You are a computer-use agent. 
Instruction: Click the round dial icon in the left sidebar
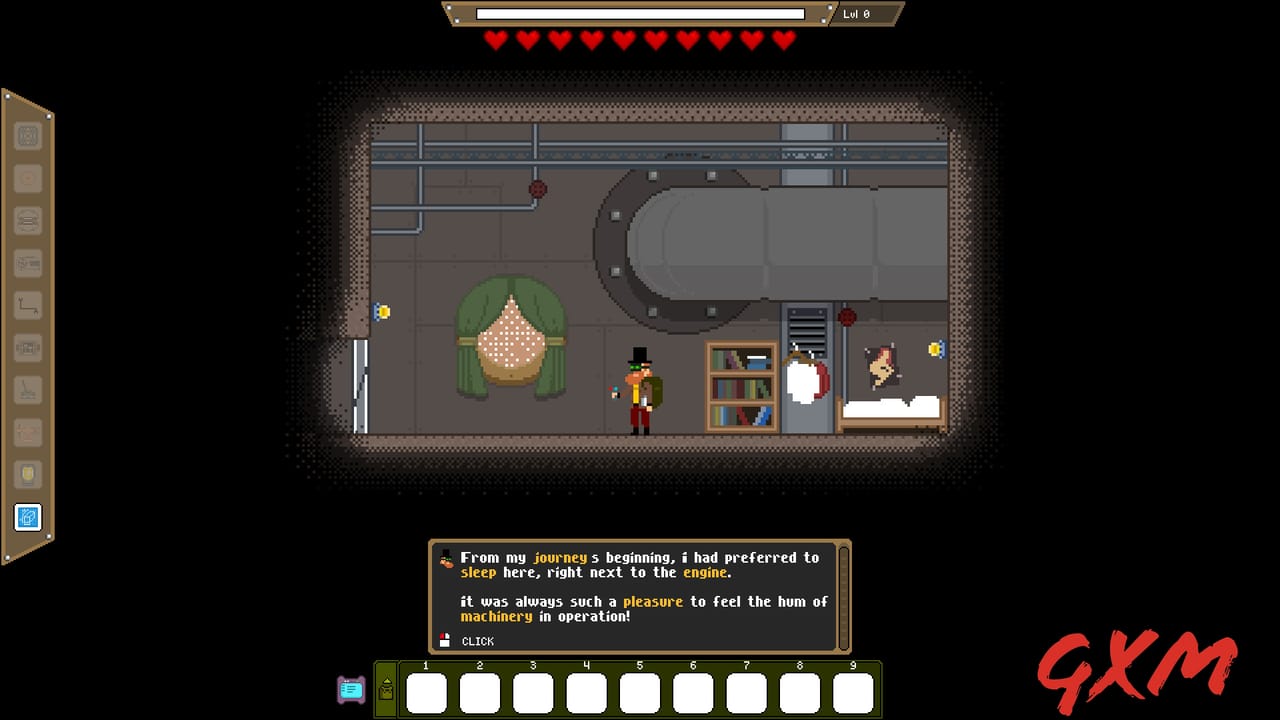(27, 178)
